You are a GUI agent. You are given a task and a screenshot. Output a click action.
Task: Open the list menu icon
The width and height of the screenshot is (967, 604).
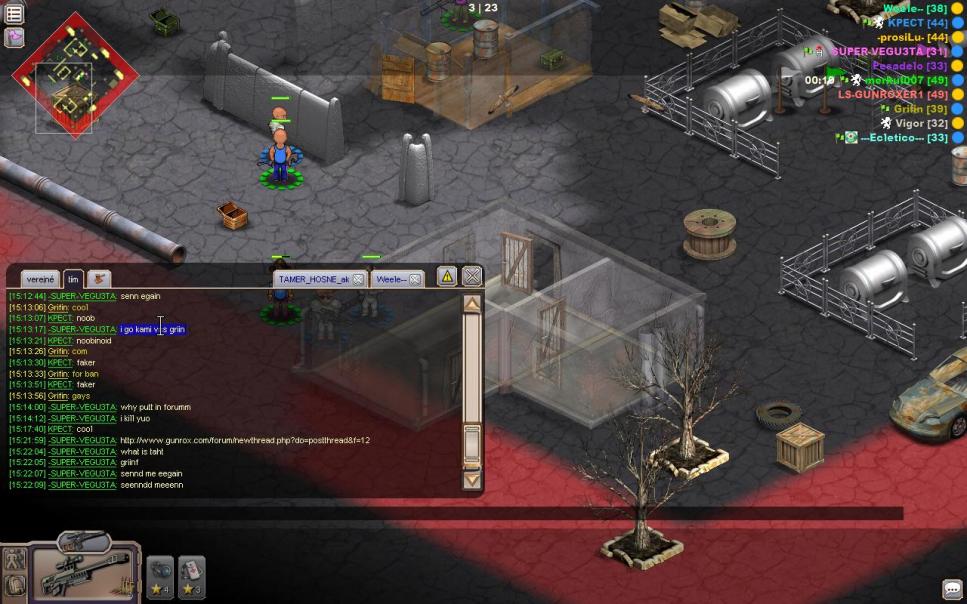pos(15,14)
